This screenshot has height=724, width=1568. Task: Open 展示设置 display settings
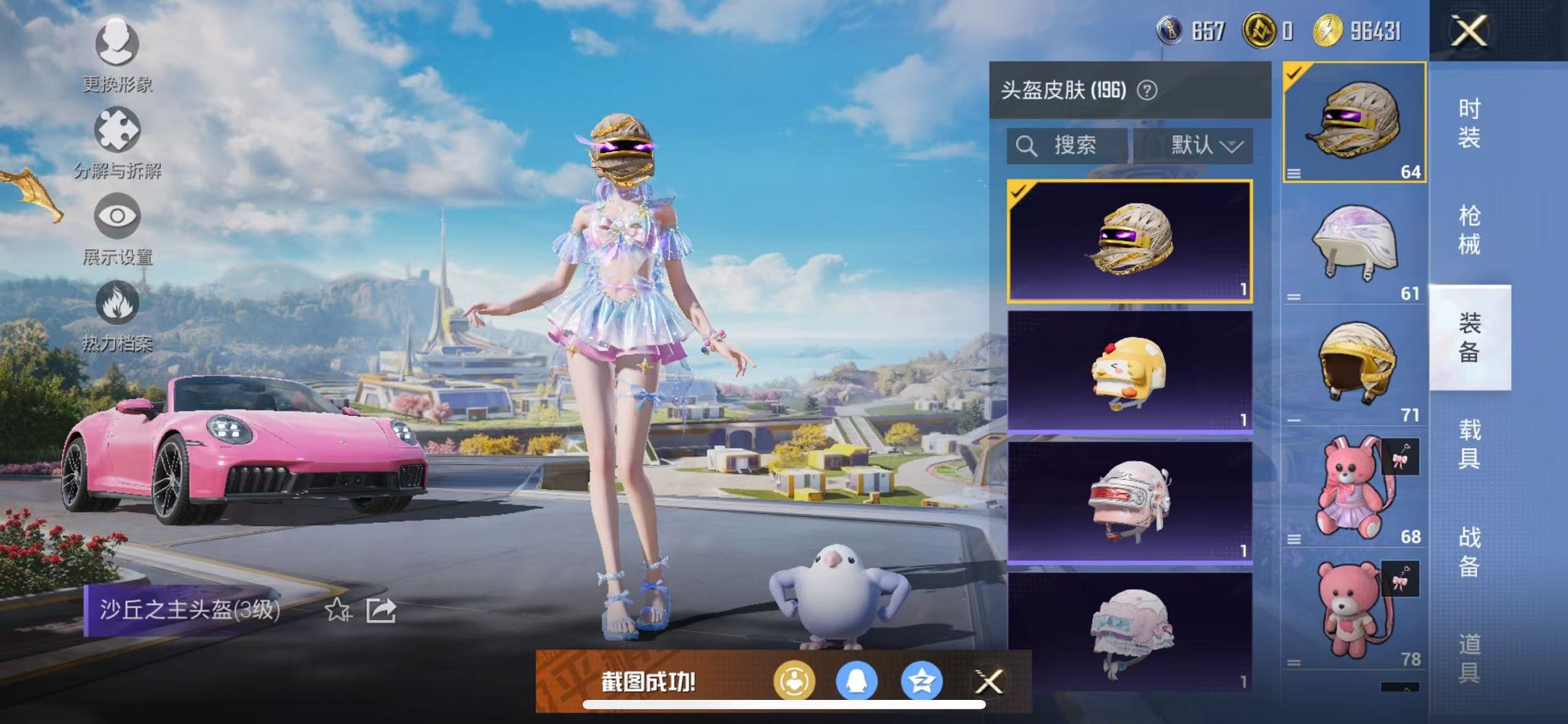tap(117, 217)
